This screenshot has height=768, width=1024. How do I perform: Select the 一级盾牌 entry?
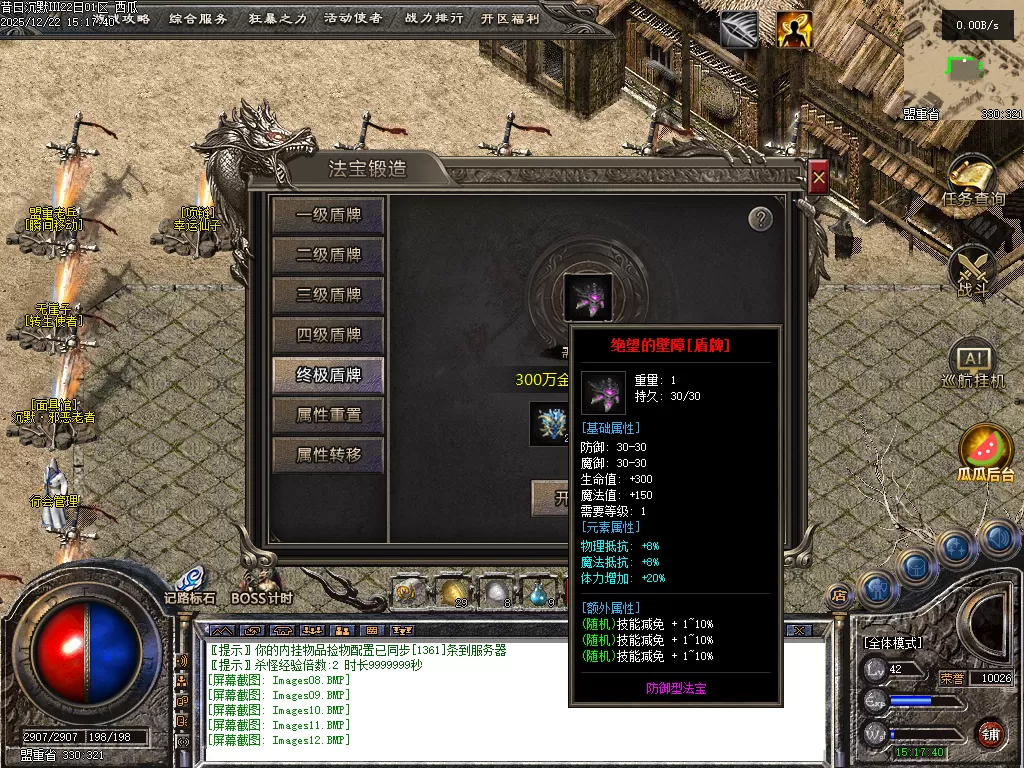tap(328, 215)
